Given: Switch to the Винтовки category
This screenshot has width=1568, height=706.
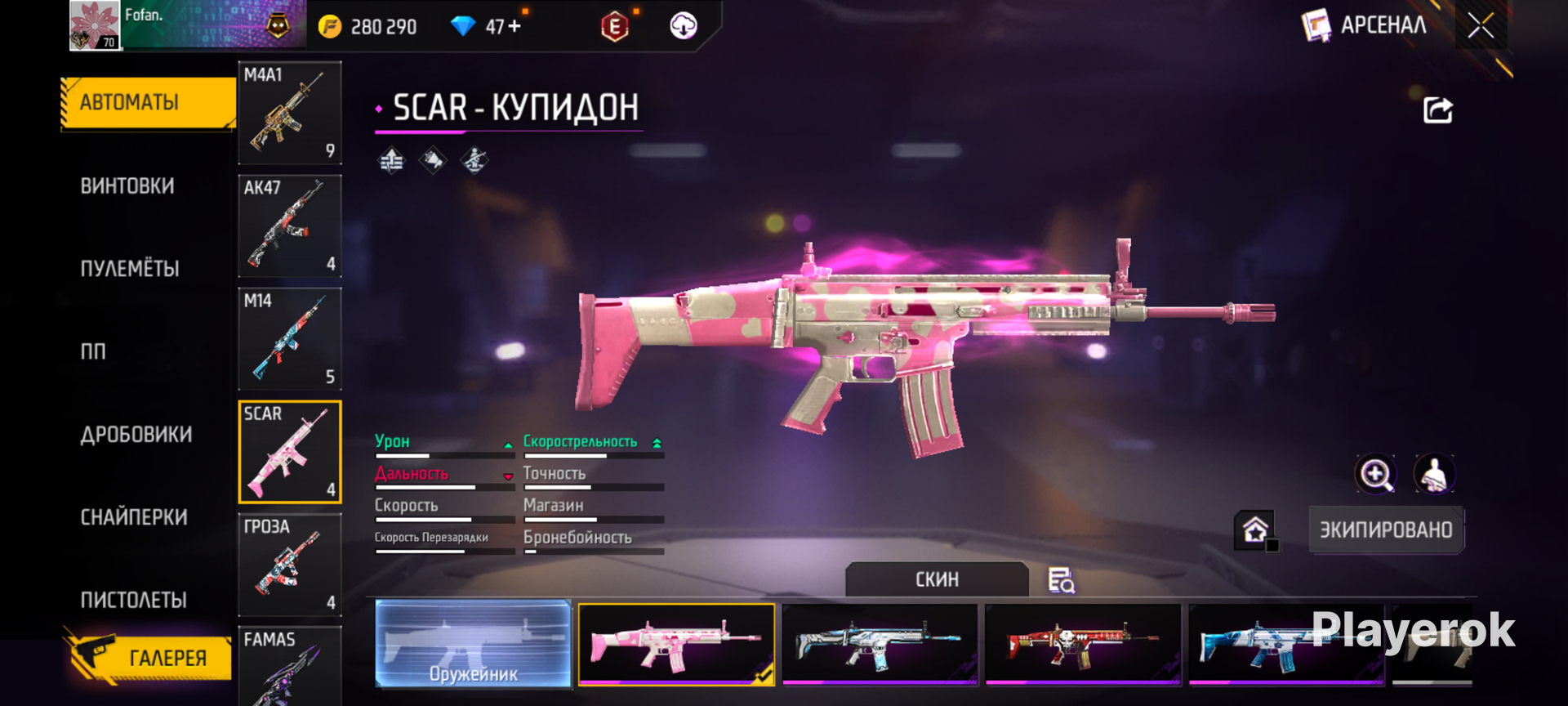Looking at the screenshot, I should pos(127,186).
